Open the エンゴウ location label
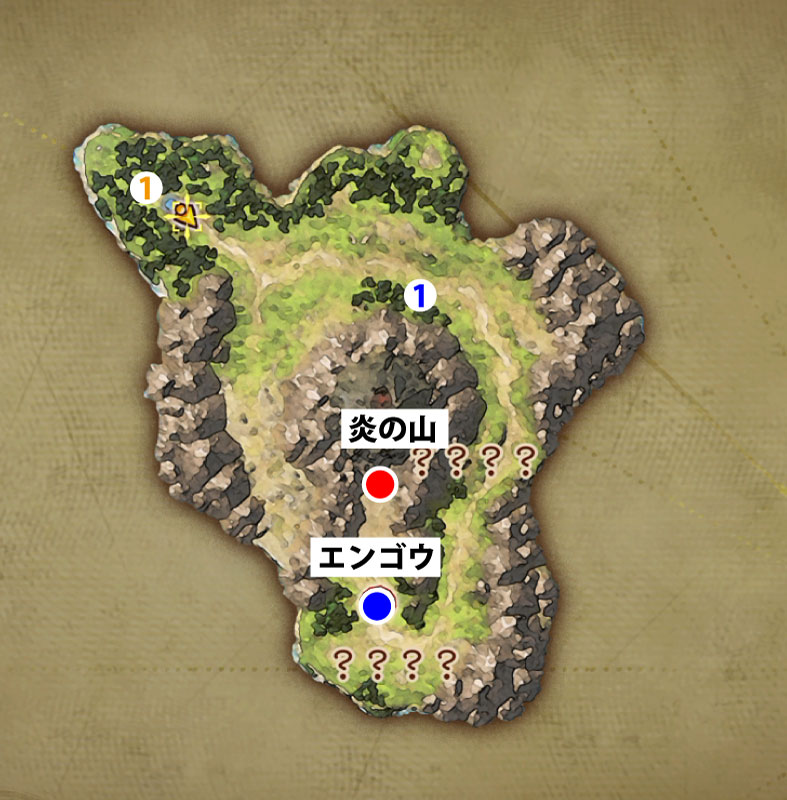The width and height of the screenshot is (787, 800). pos(375,557)
